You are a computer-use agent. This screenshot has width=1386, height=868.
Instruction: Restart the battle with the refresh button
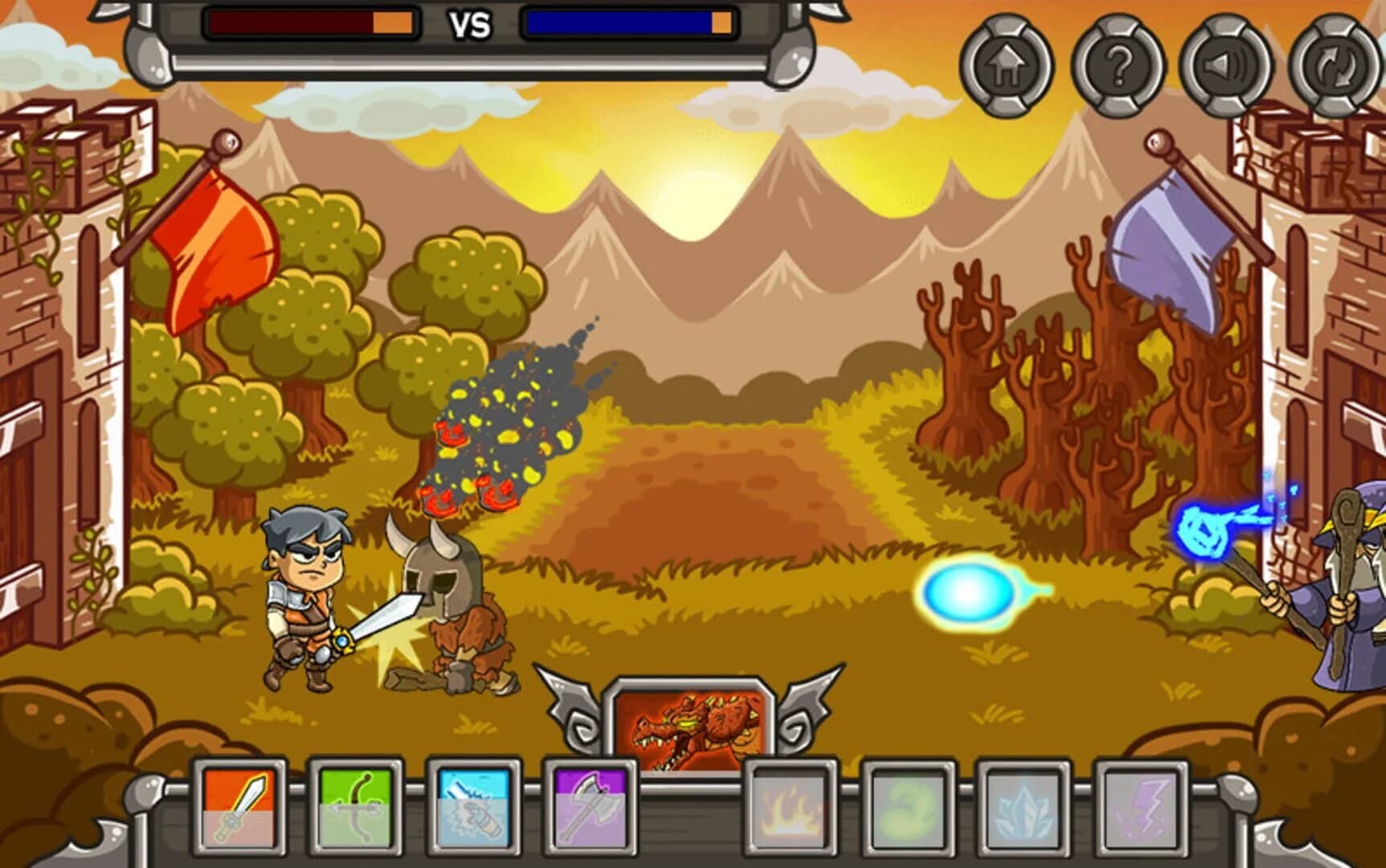coord(1333,68)
